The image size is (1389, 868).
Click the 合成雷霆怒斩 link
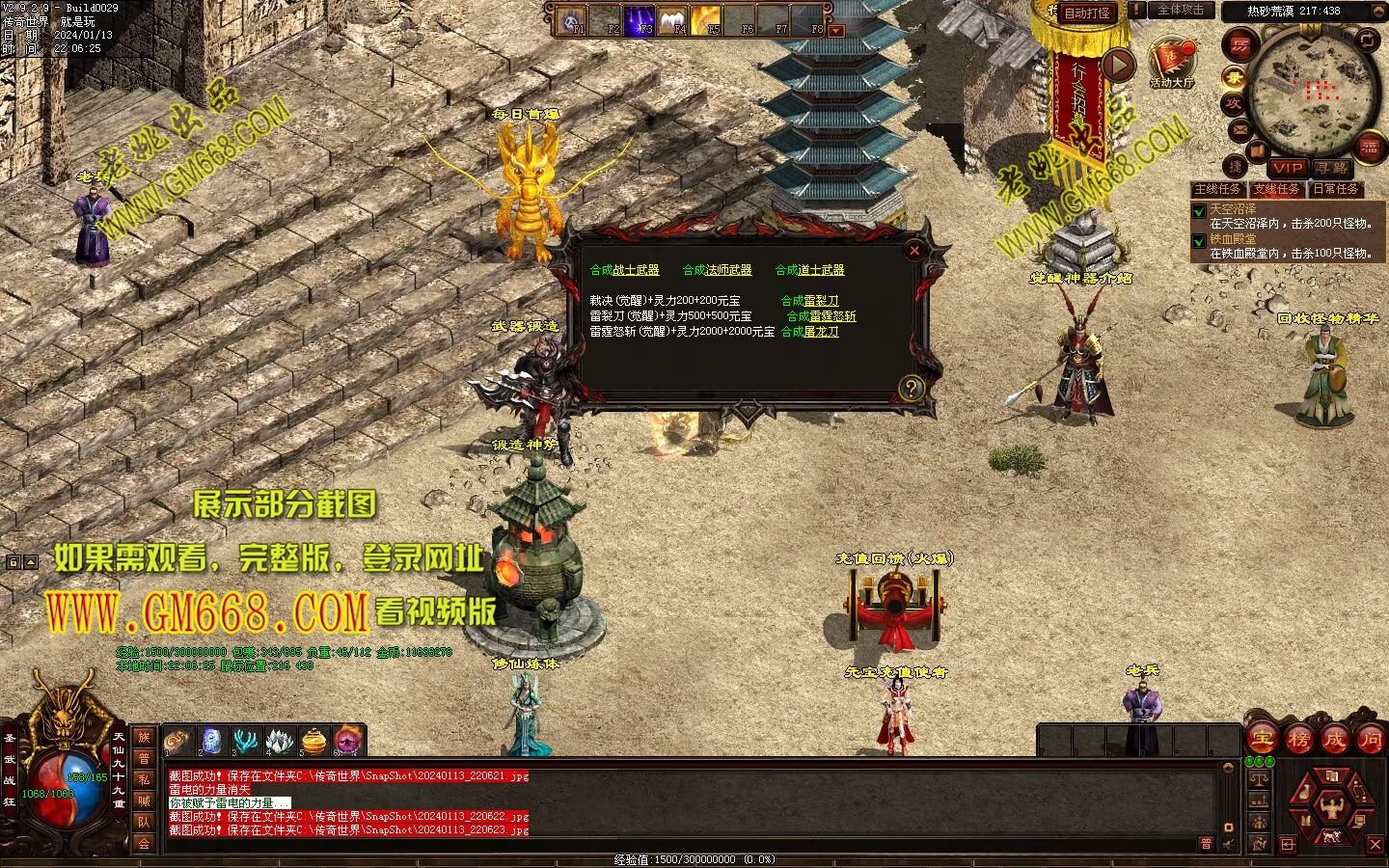point(821,316)
